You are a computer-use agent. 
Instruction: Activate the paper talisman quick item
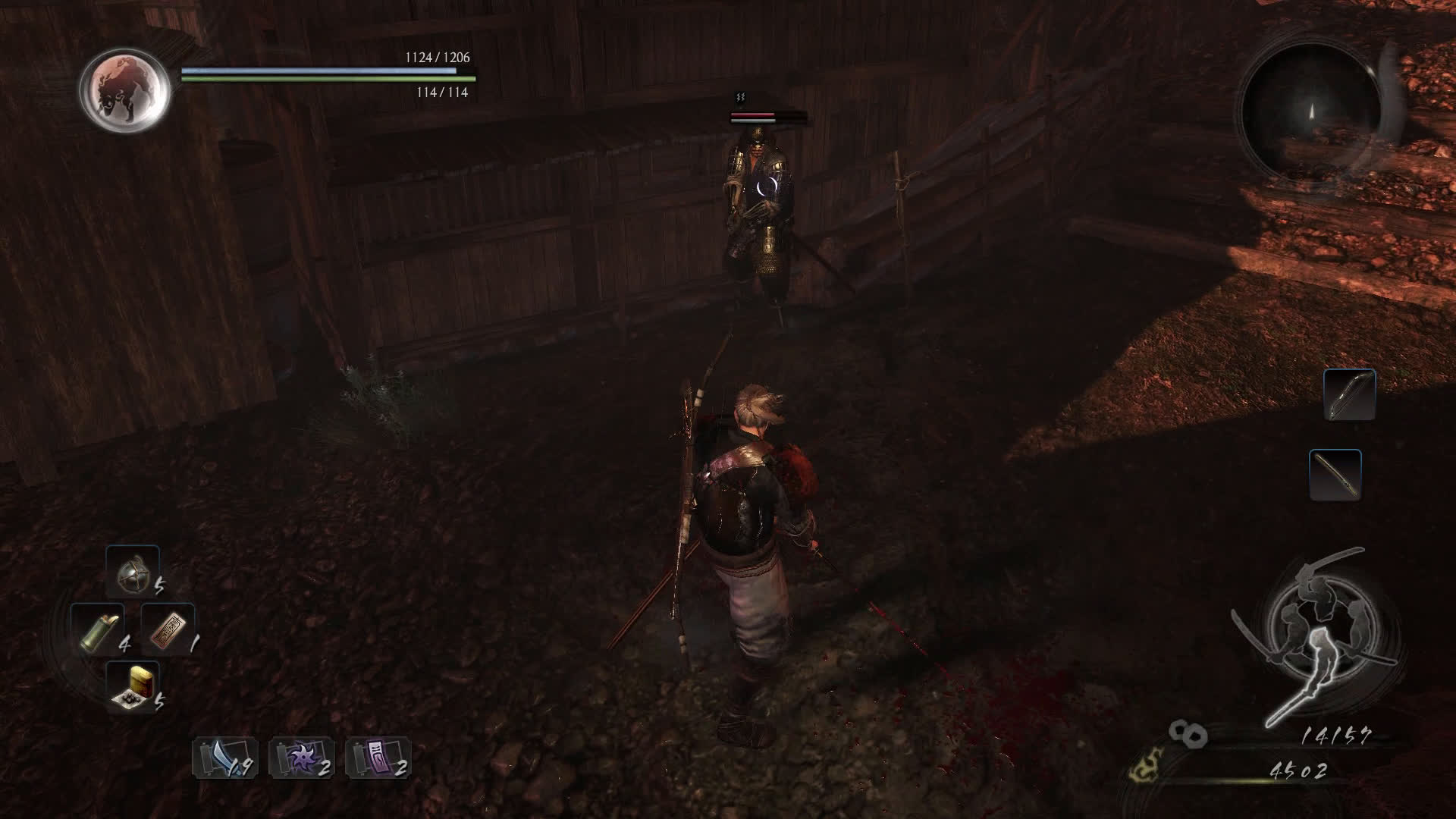pos(168,629)
